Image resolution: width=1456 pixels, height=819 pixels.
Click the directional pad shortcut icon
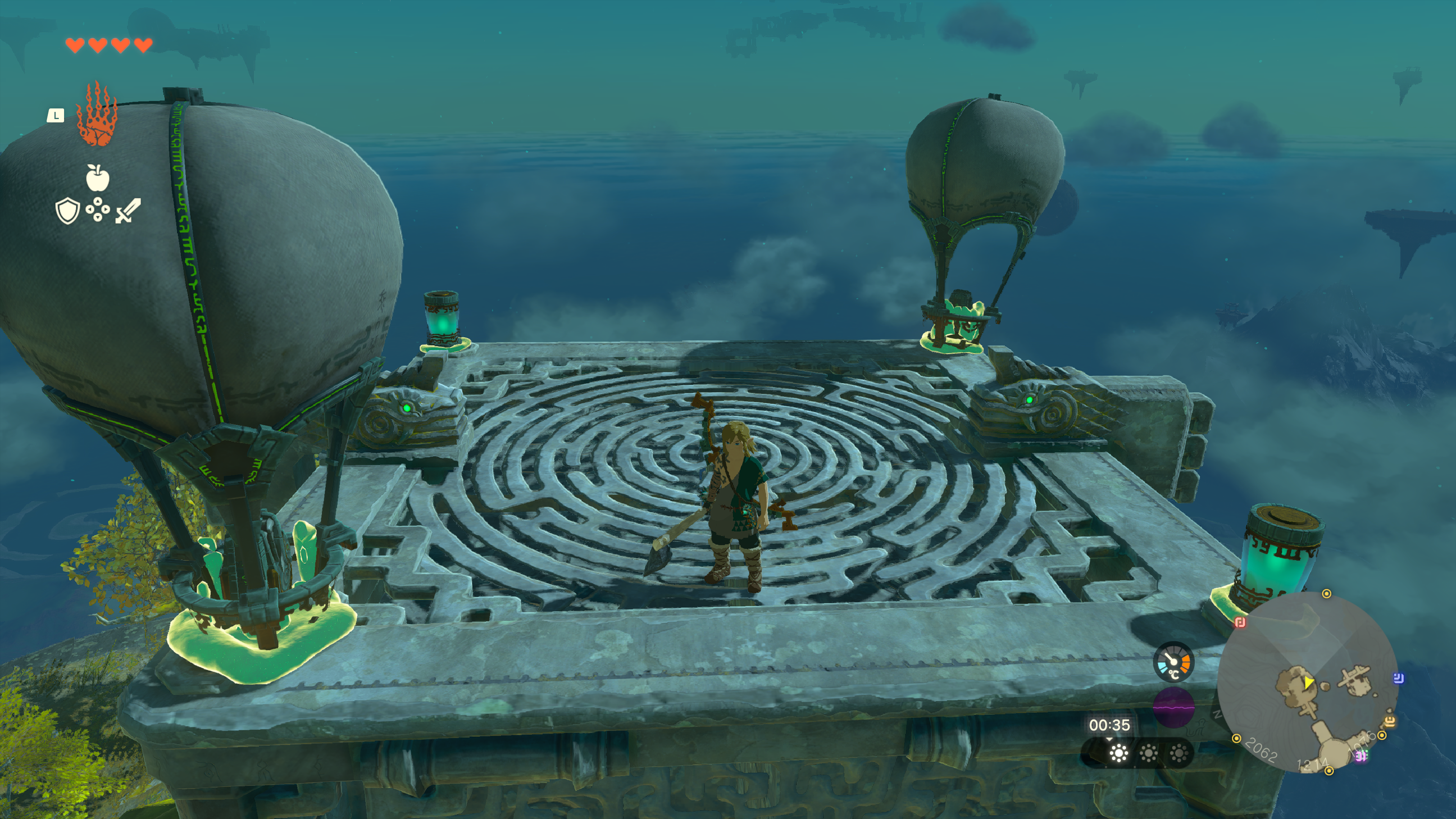point(97,209)
